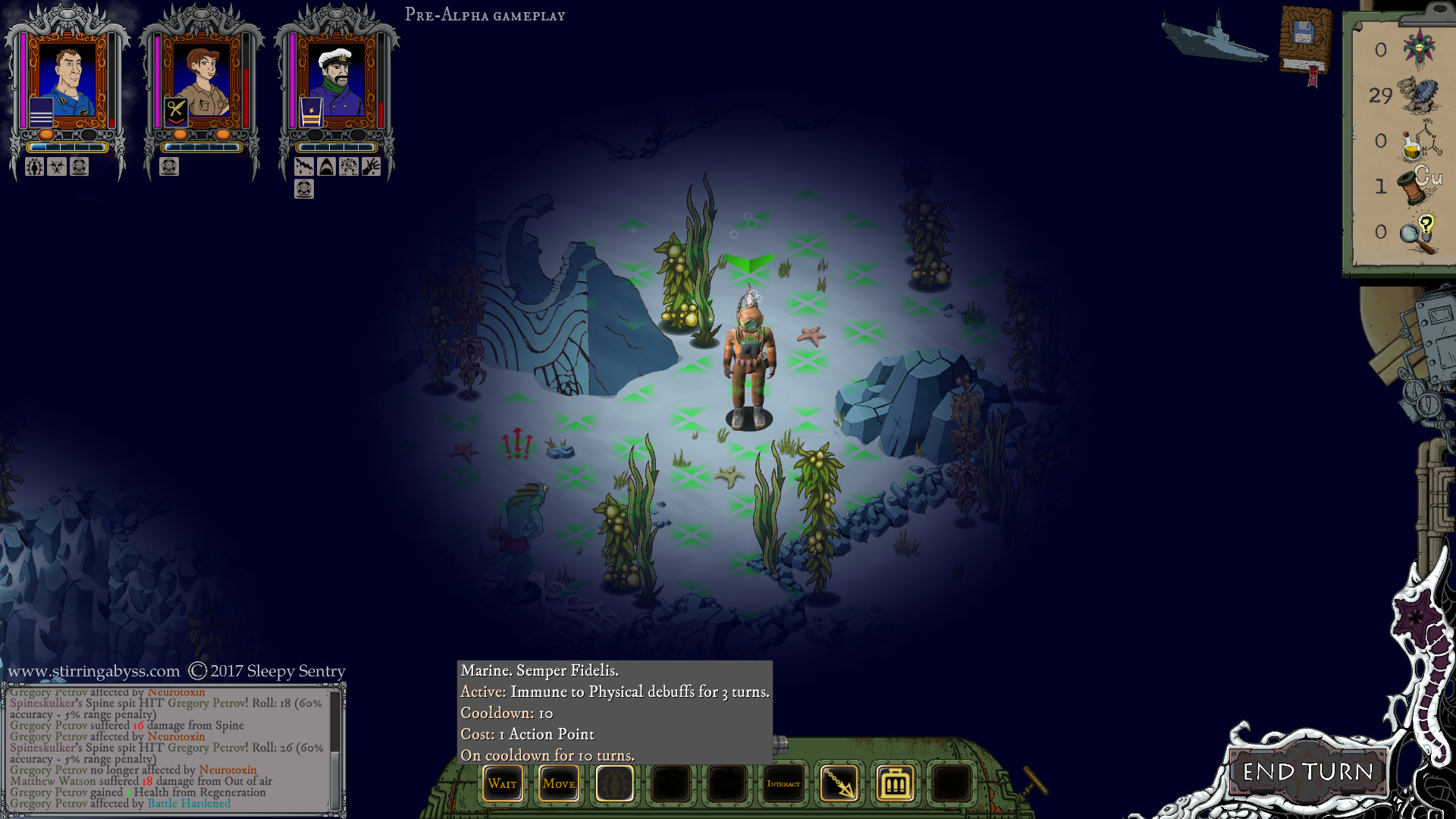Click the scrap parts resource icon
The height and width of the screenshot is (819, 1456).
click(1419, 96)
